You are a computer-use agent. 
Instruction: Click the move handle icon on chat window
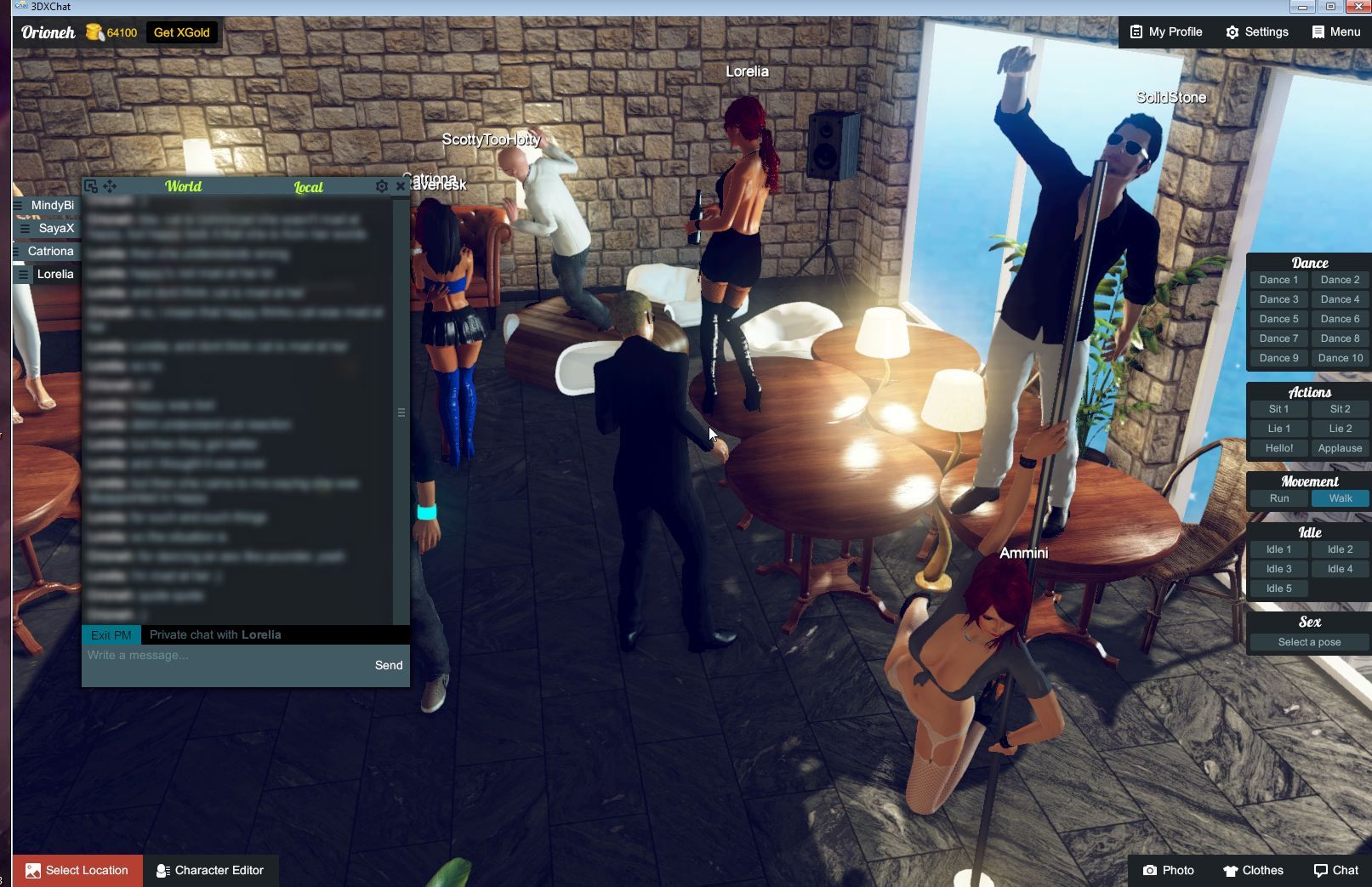(x=110, y=185)
